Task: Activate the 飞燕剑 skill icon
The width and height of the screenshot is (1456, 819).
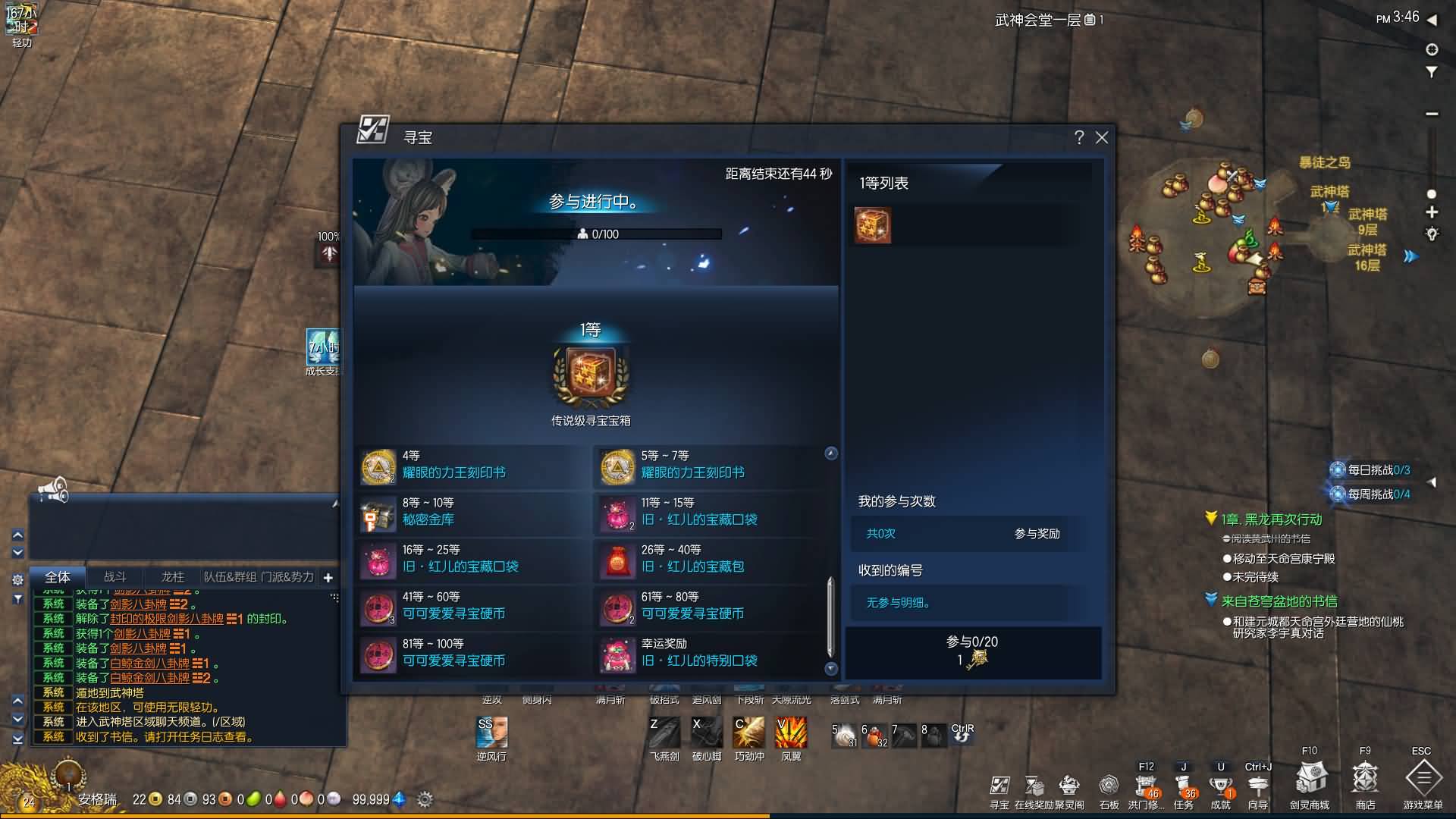Action: pyautogui.click(x=664, y=733)
